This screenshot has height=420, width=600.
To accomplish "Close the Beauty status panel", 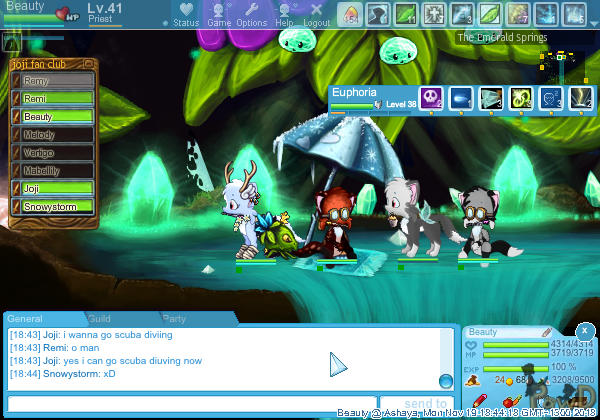I will click(585, 329).
